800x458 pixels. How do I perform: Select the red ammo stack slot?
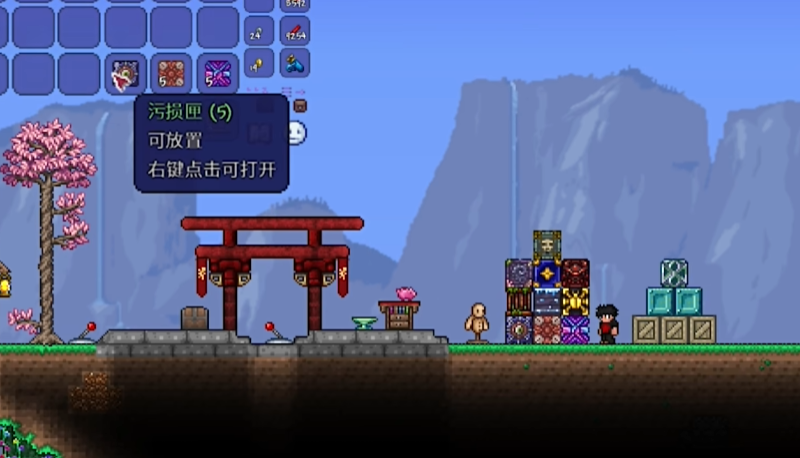tap(295, 33)
